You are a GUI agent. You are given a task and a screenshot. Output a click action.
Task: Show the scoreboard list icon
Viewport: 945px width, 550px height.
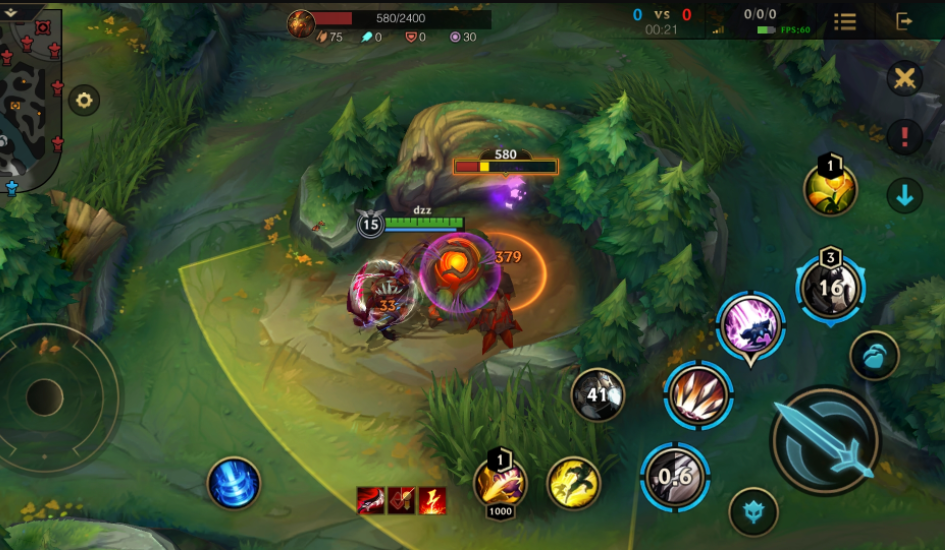click(x=845, y=21)
